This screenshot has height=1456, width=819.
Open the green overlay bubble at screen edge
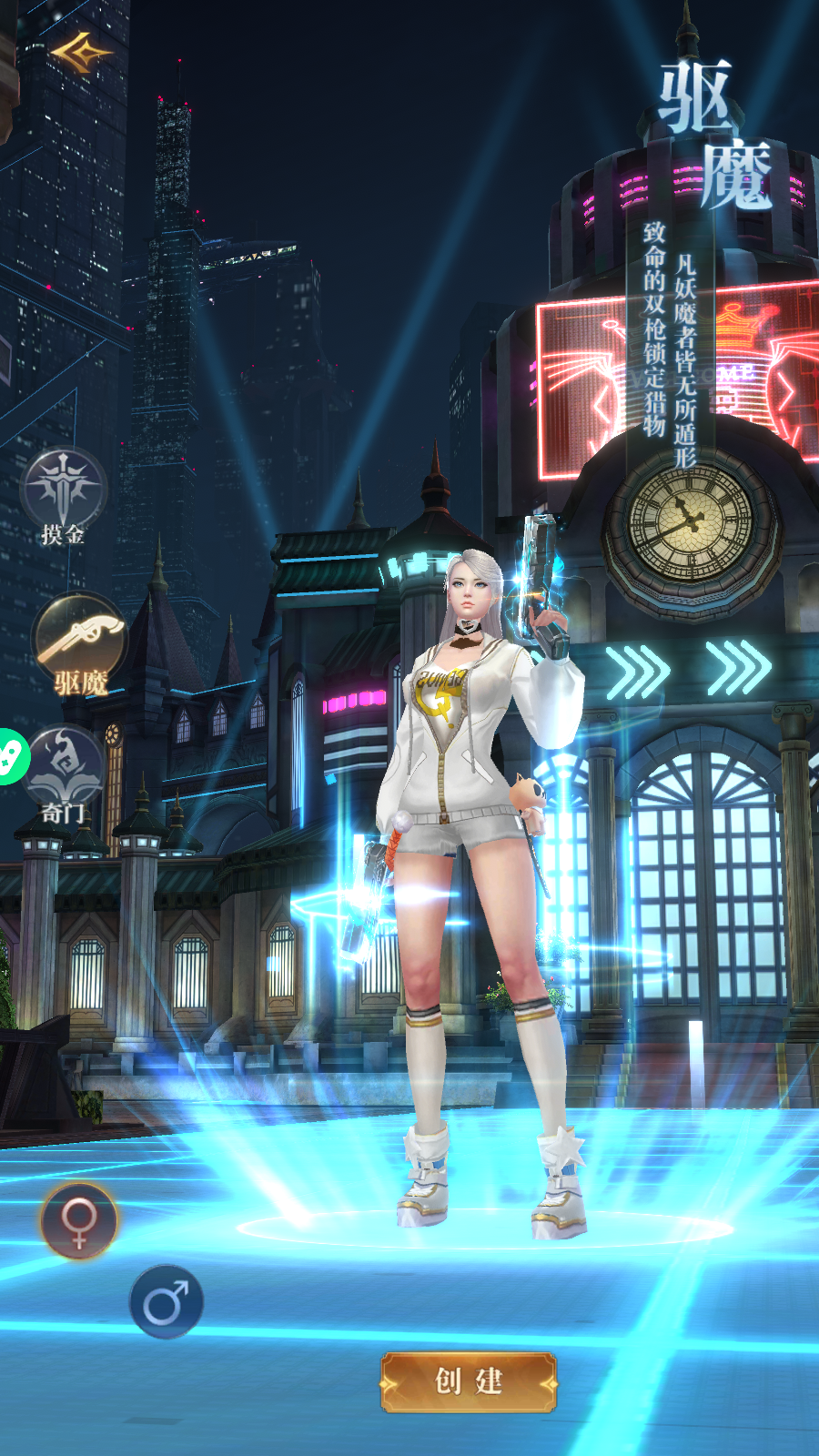11,756
